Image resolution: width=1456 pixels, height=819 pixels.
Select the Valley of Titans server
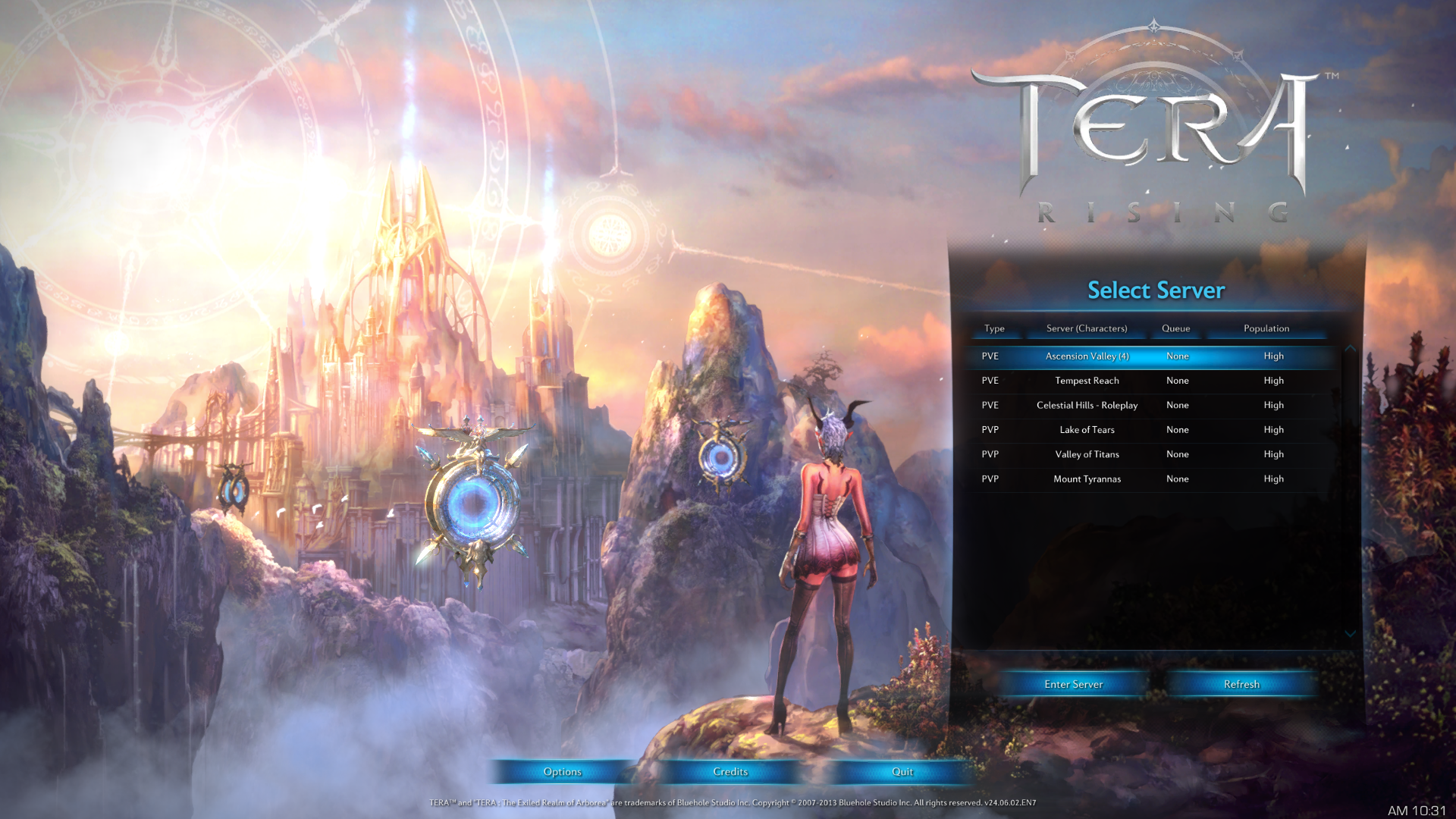(1086, 454)
